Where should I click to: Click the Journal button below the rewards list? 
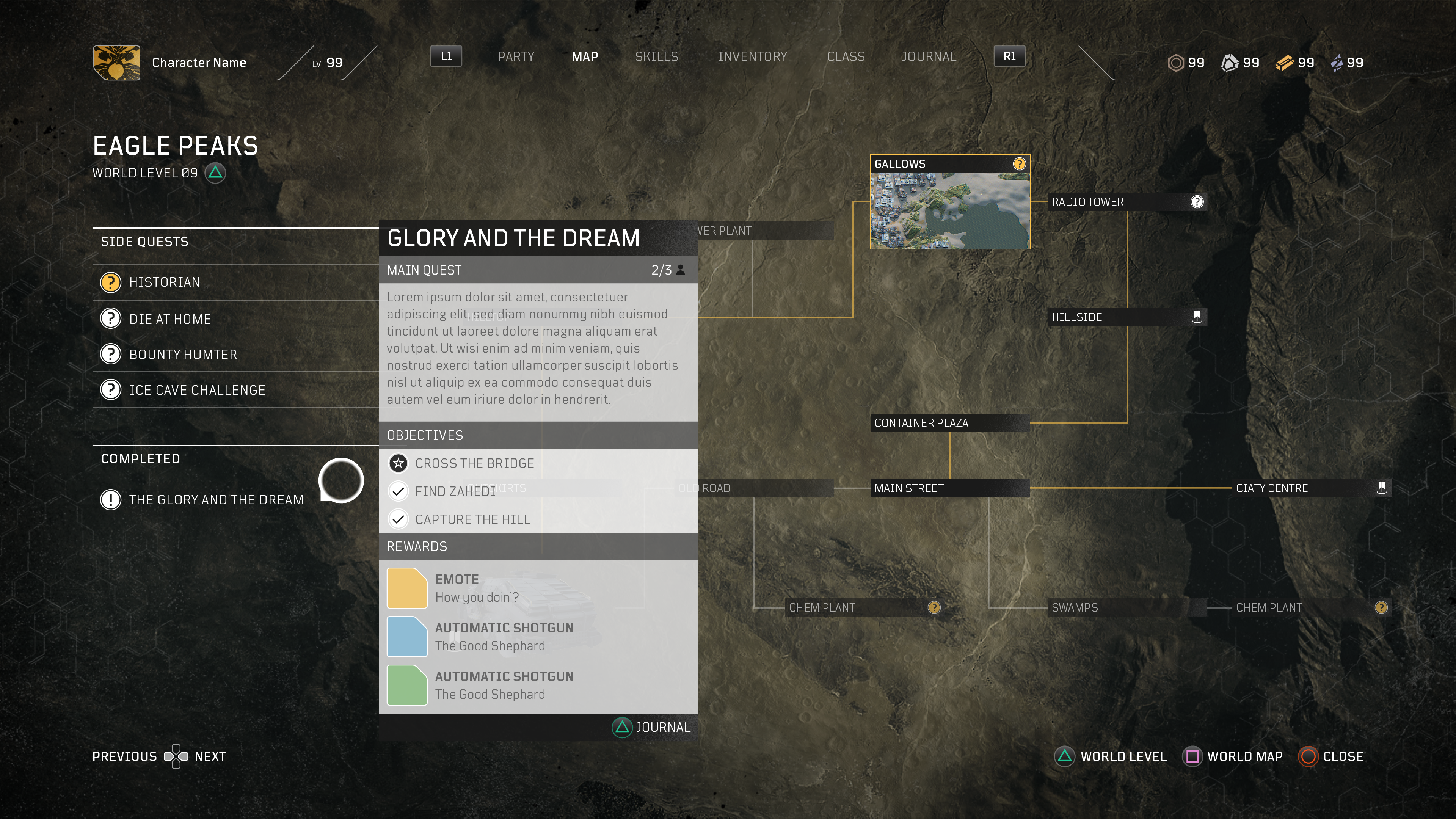click(x=651, y=728)
